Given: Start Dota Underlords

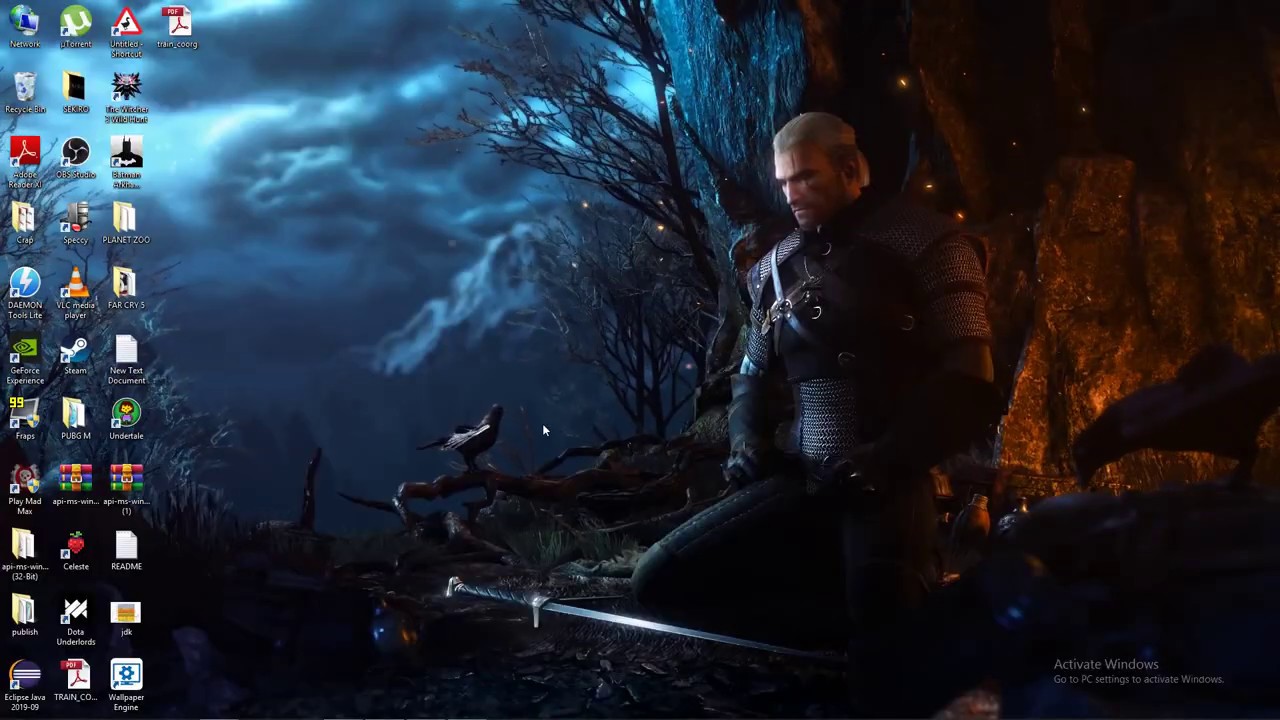Looking at the screenshot, I should coord(75,615).
